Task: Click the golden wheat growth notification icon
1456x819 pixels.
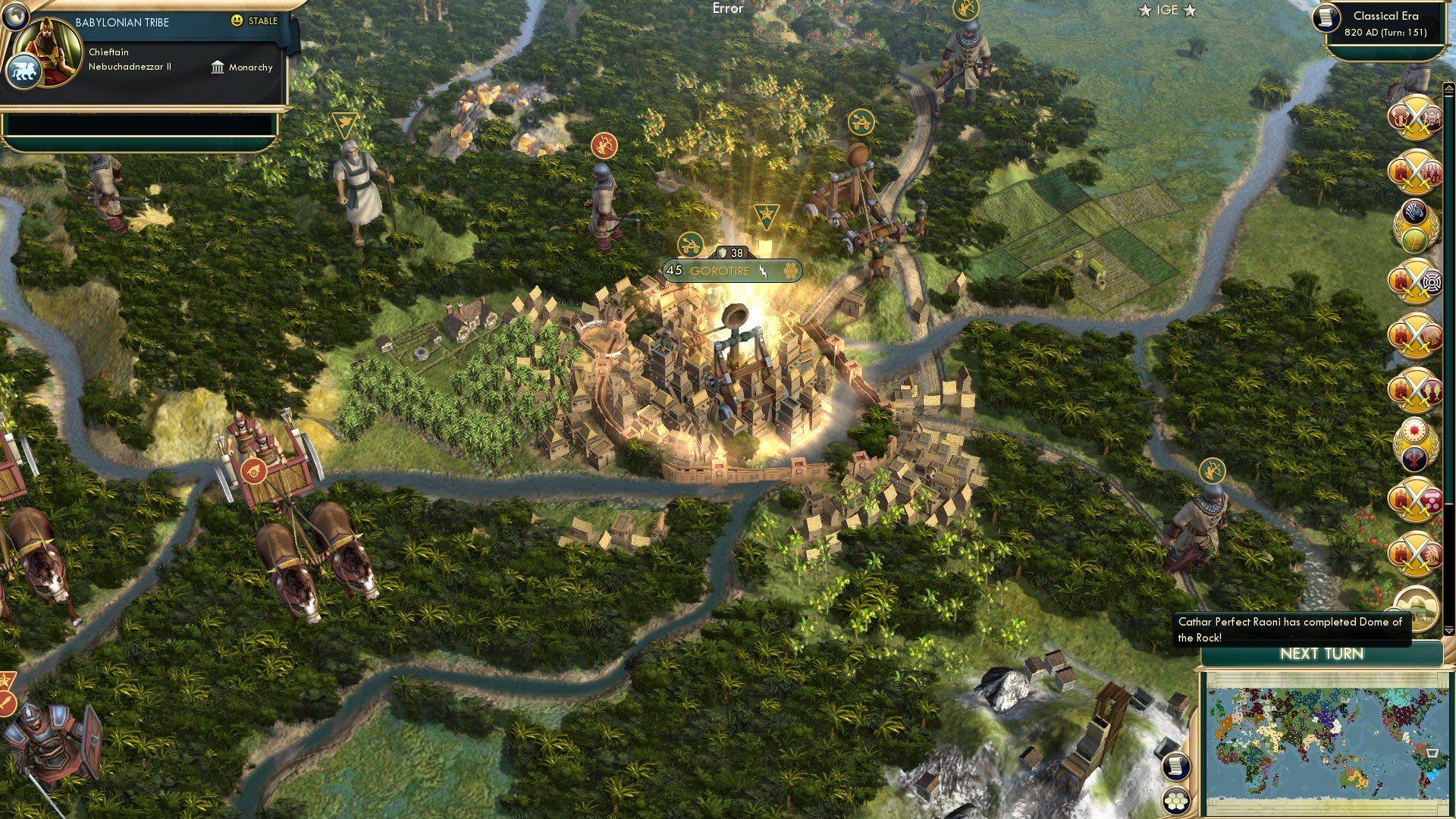Action: coord(1415,239)
